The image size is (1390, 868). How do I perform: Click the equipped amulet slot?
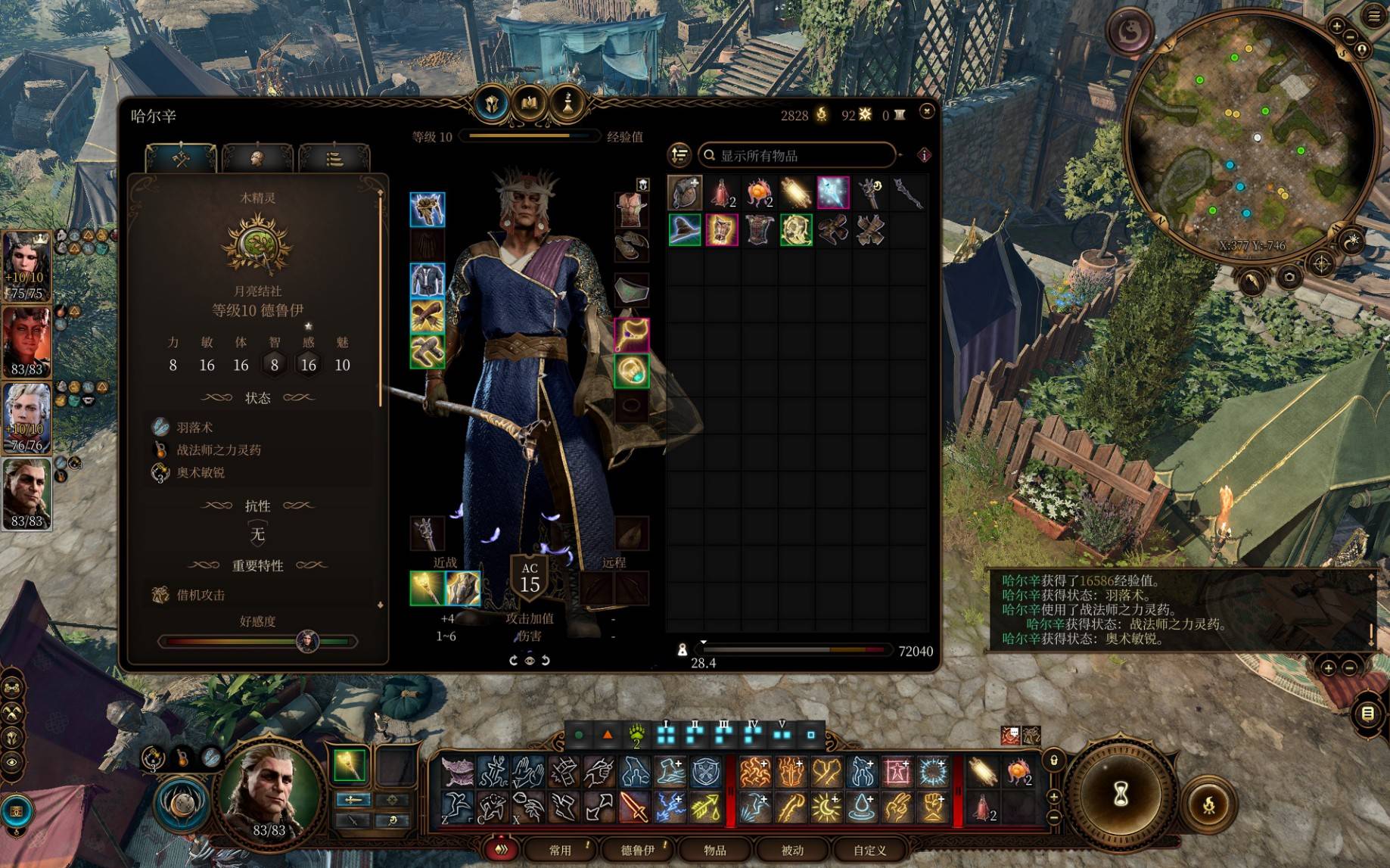[631, 334]
